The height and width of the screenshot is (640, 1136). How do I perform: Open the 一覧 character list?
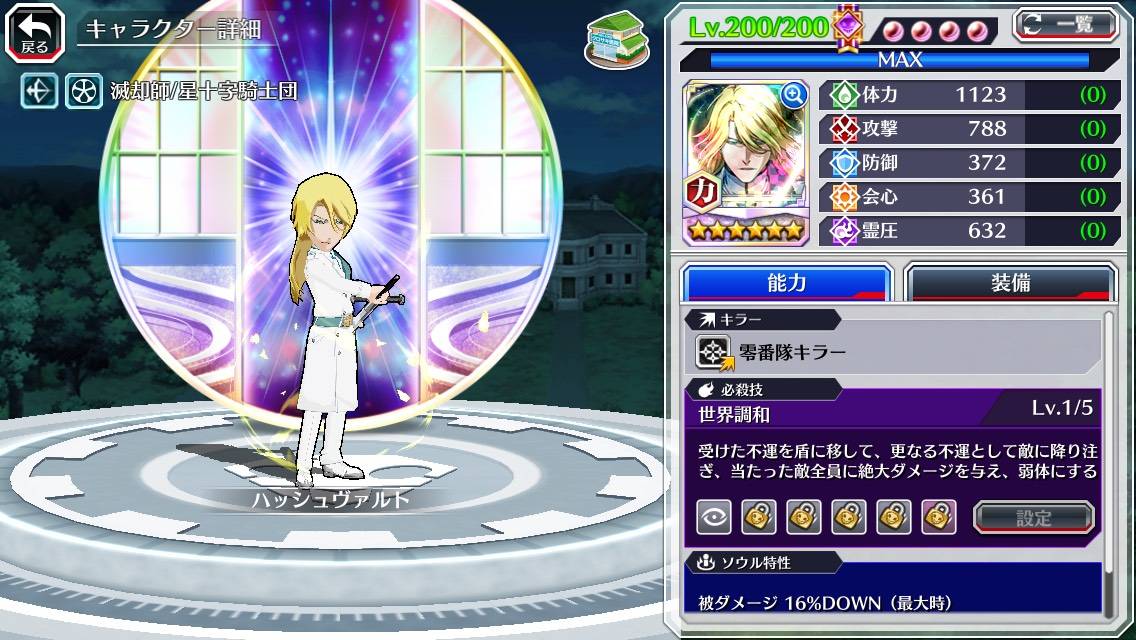(x=1066, y=24)
